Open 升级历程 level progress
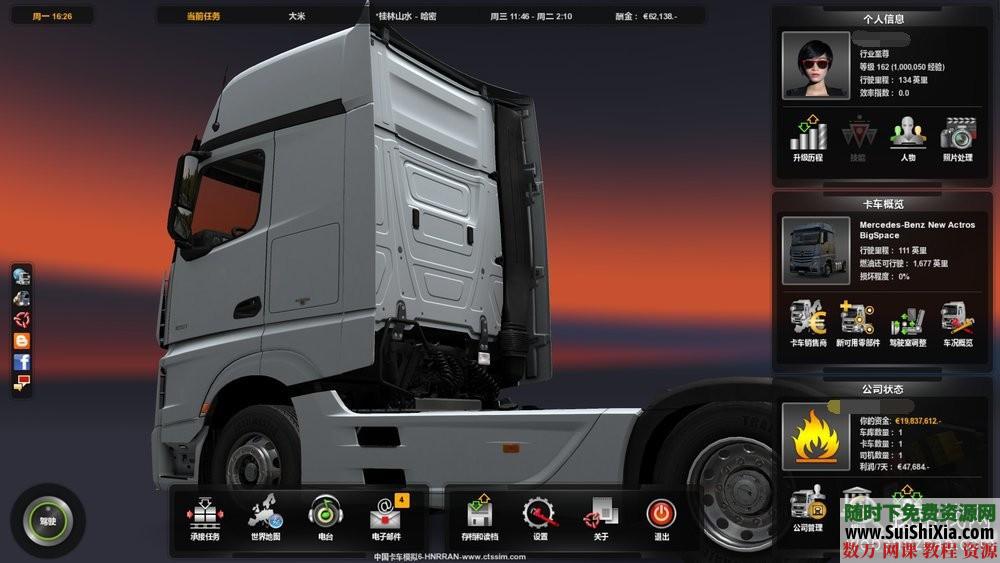 pyautogui.click(x=808, y=138)
